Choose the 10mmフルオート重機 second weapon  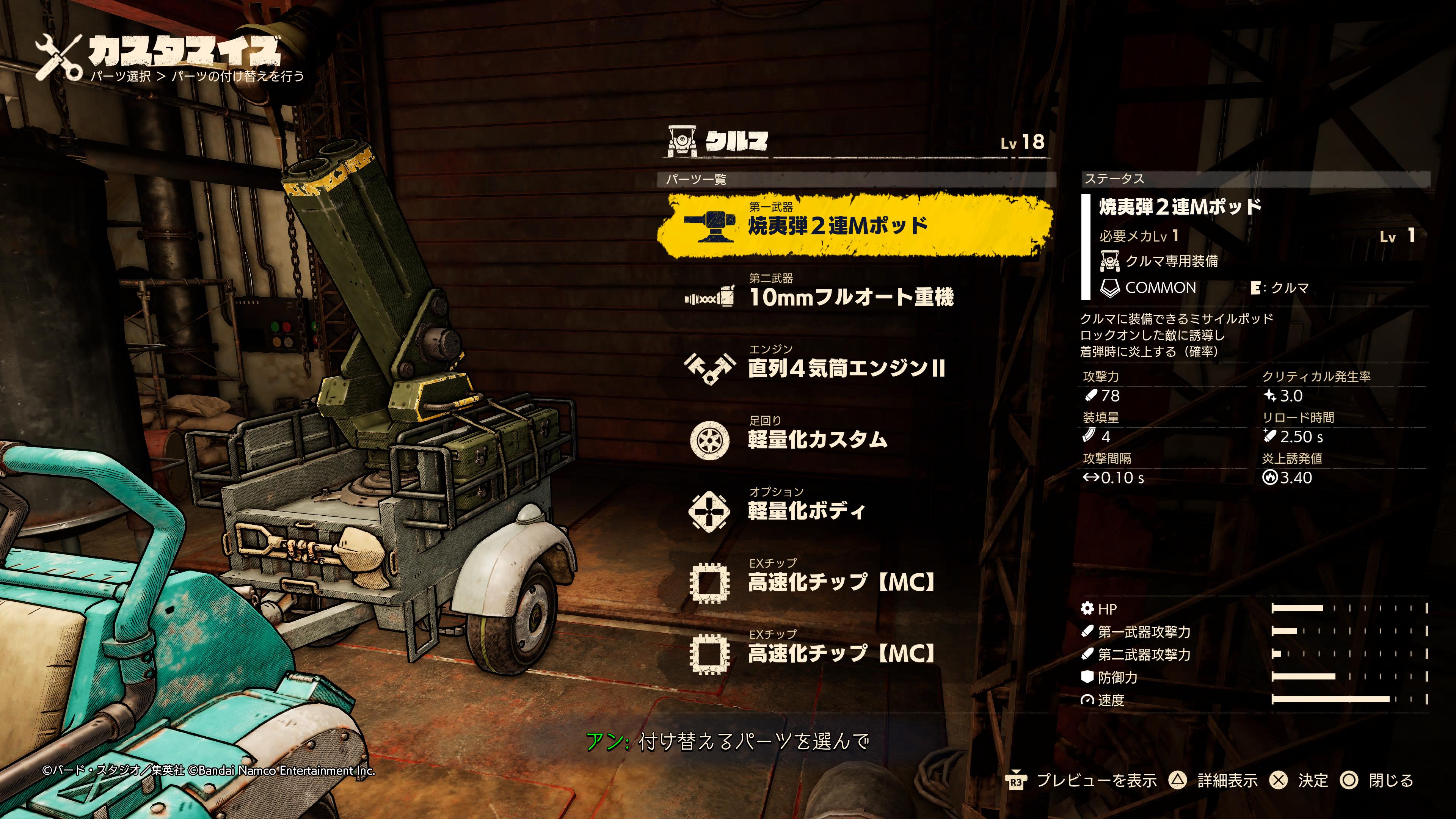tap(850, 296)
